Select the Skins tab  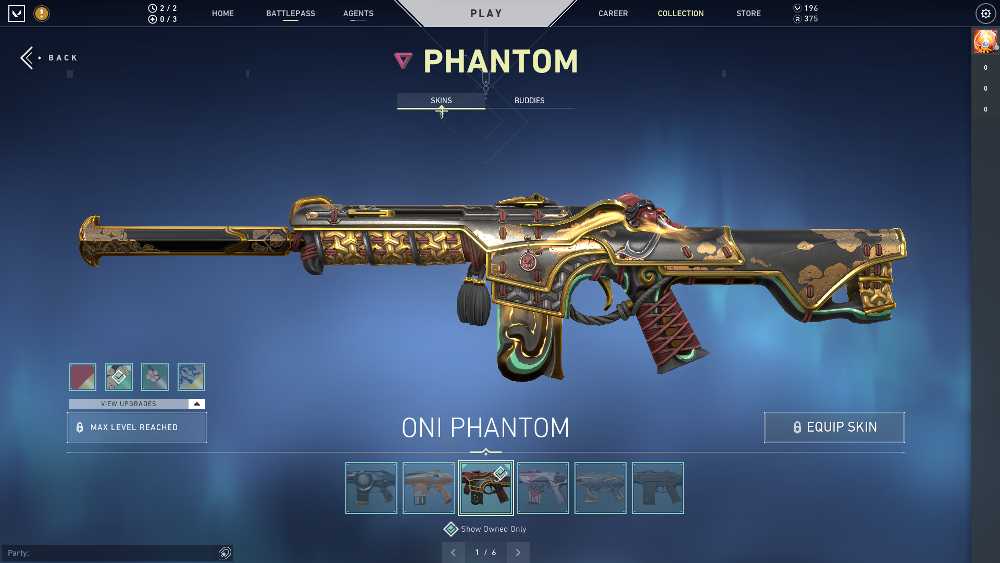coord(441,101)
